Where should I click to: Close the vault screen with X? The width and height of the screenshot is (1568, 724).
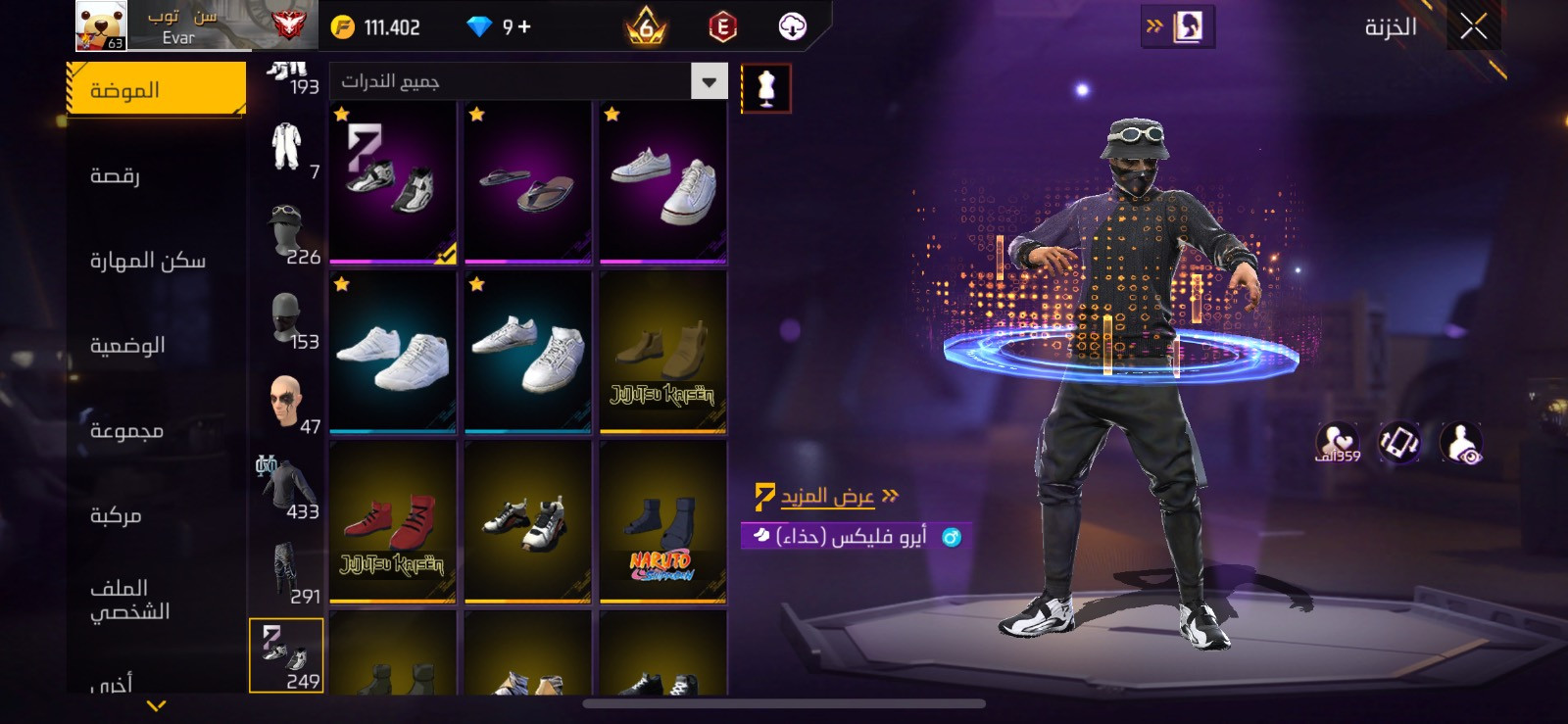(x=1473, y=26)
